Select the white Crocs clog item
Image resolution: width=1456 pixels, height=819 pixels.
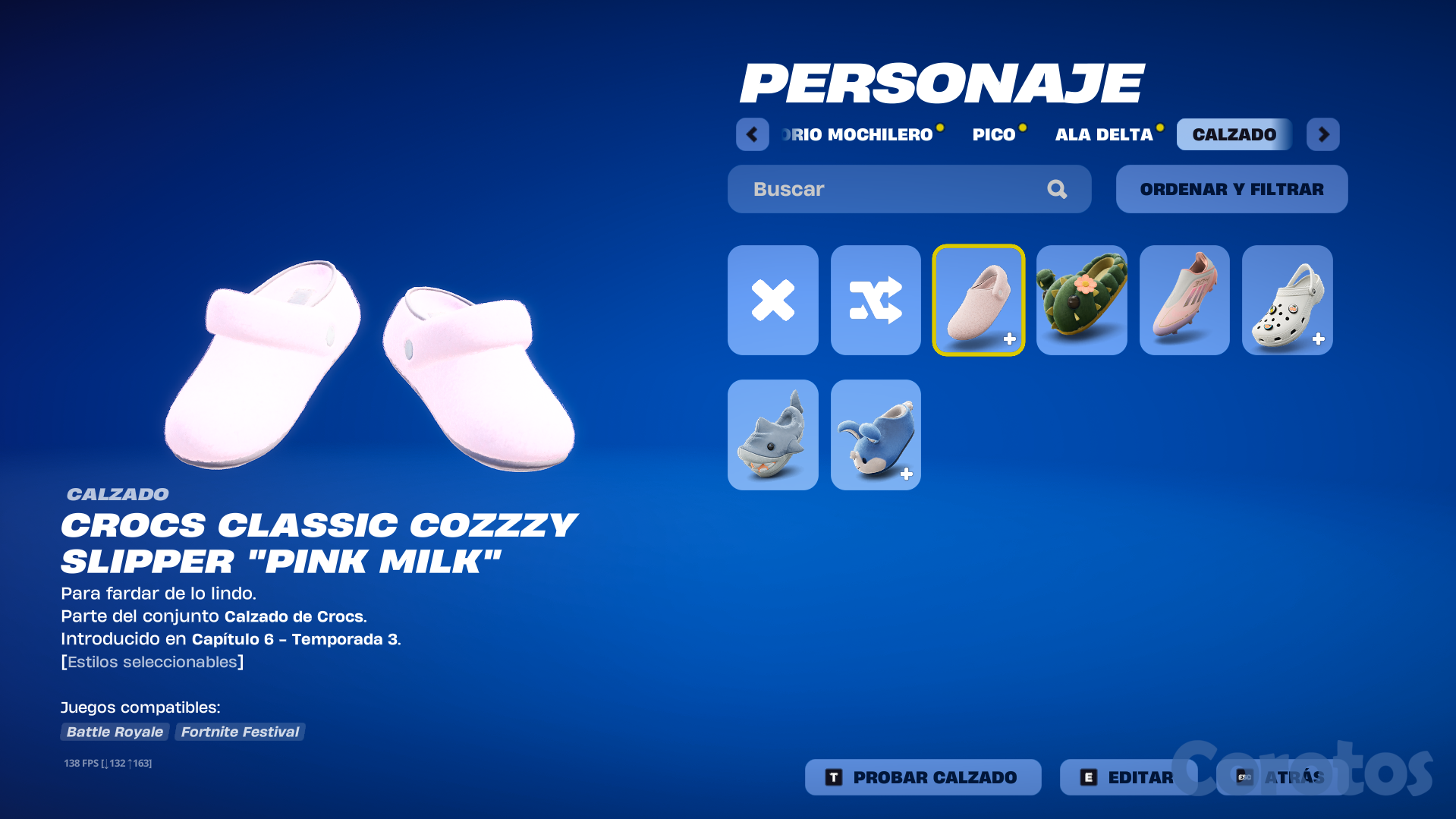pyautogui.click(x=1286, y=300)
